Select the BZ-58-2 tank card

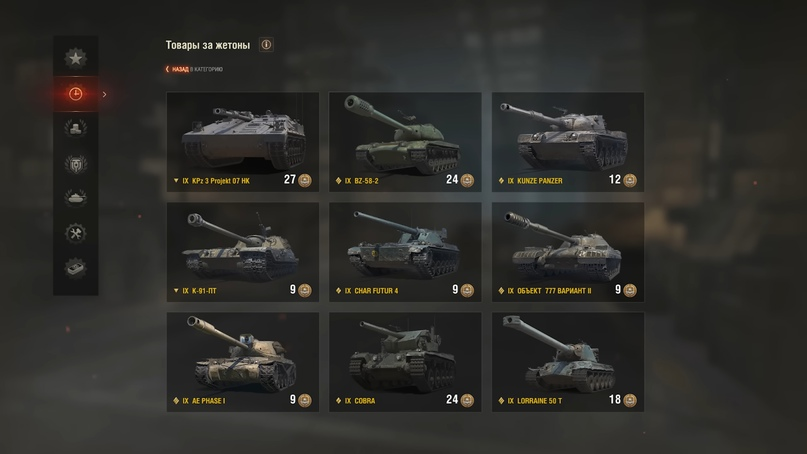405,140
